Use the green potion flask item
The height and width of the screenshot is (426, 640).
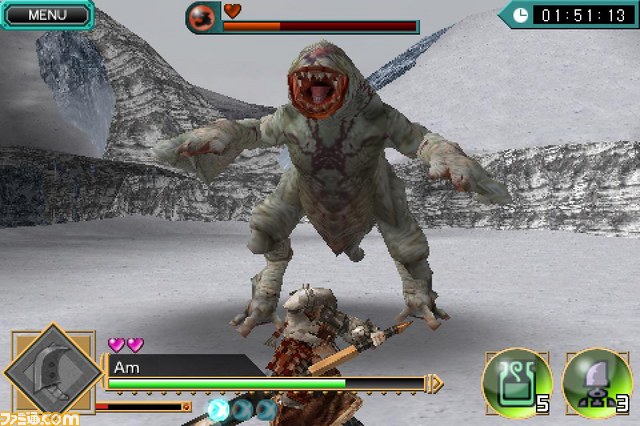515,381
